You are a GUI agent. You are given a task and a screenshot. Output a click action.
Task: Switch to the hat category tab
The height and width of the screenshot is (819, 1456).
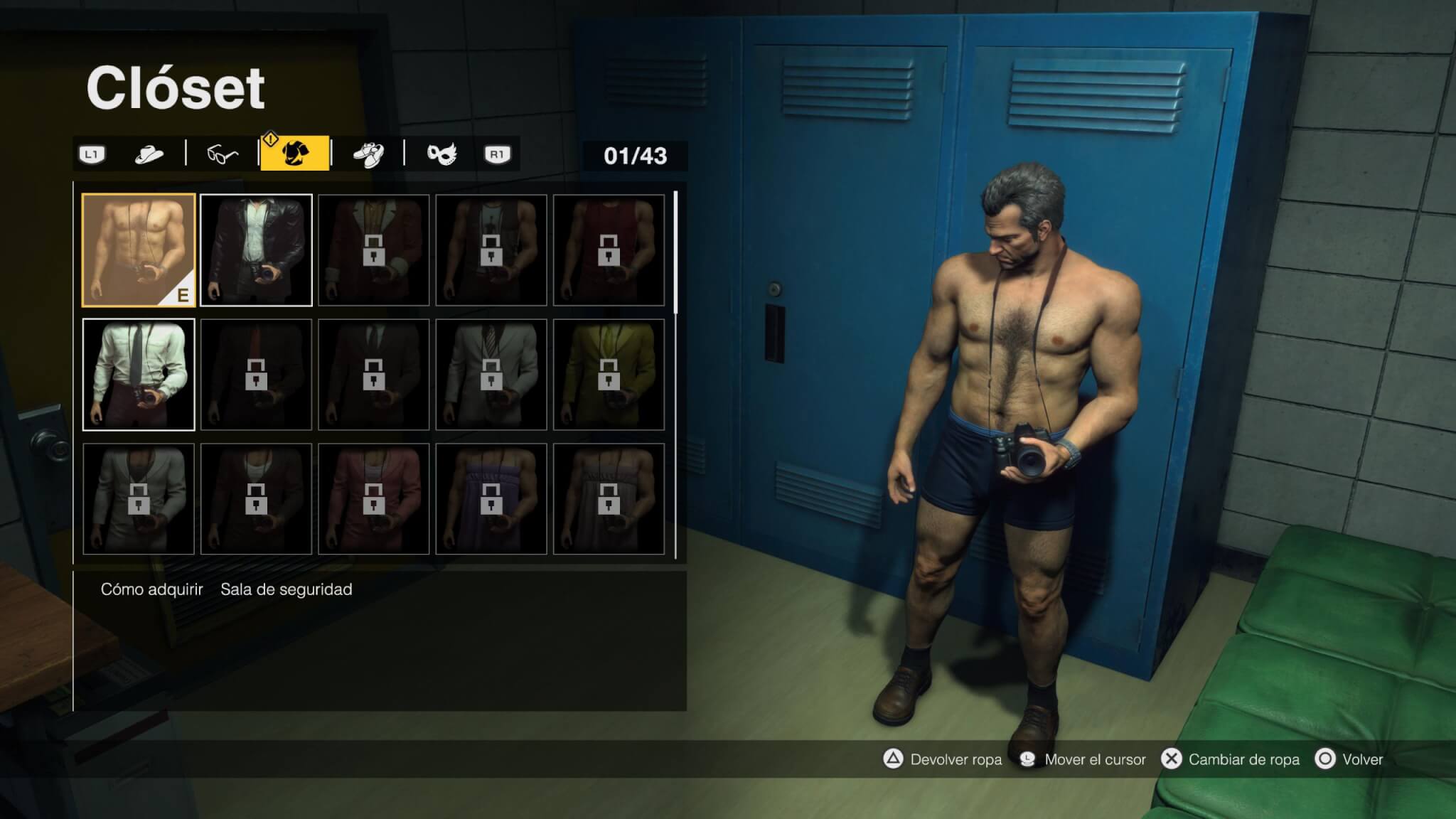coord(149,154)
